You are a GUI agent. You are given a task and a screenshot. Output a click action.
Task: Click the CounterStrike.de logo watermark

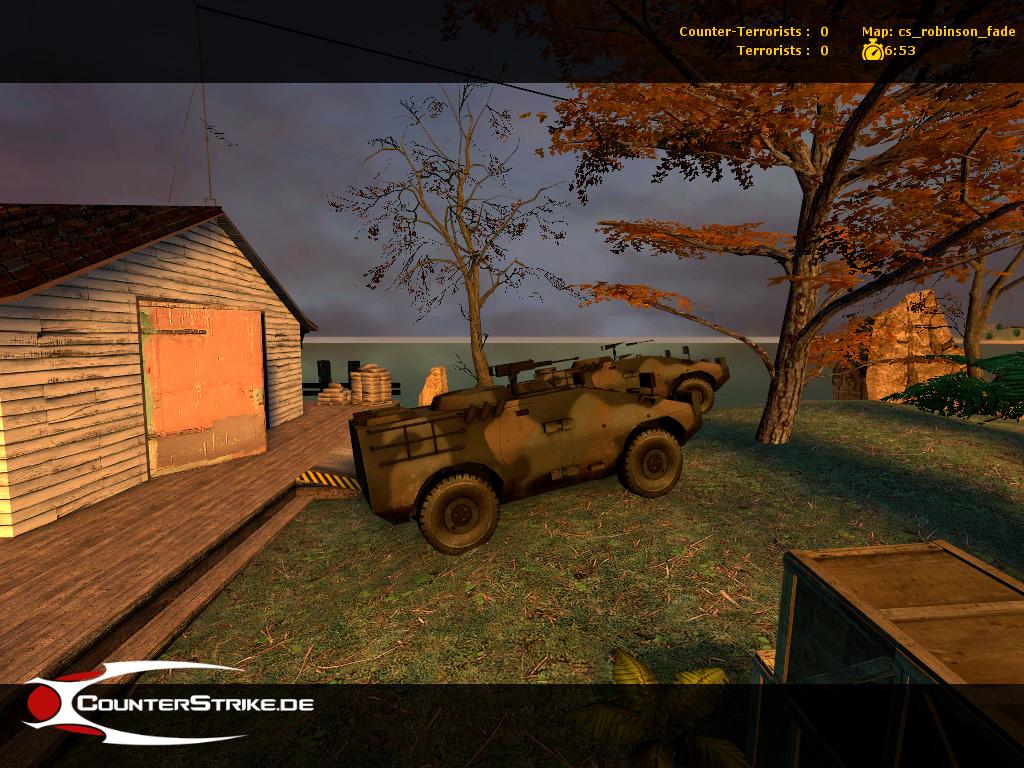168,703
